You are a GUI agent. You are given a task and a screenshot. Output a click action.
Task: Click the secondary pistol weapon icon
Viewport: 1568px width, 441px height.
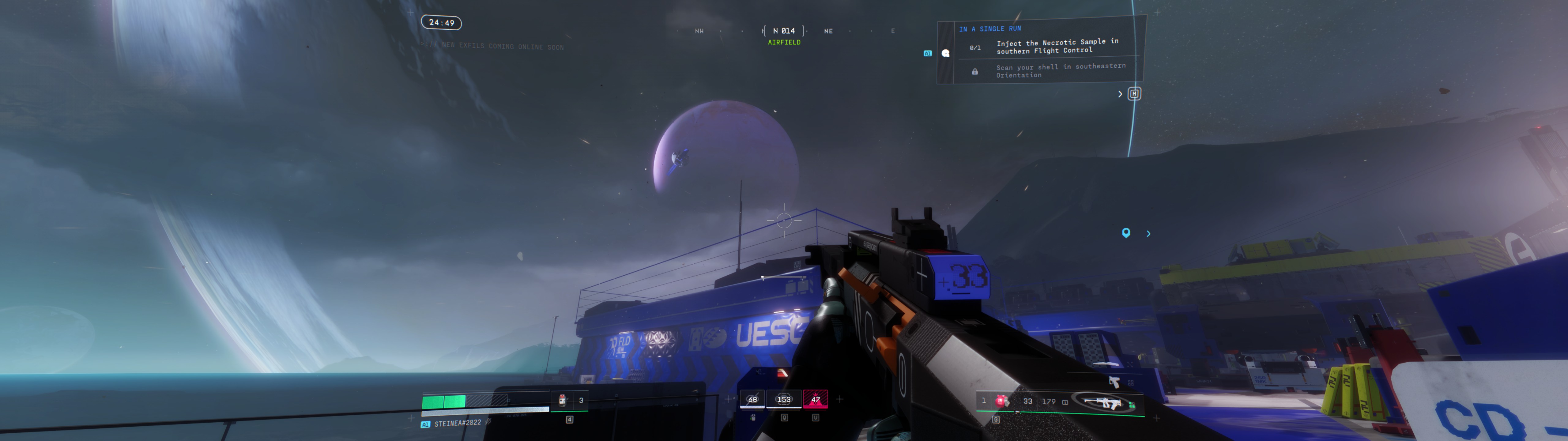point(1114,382)
